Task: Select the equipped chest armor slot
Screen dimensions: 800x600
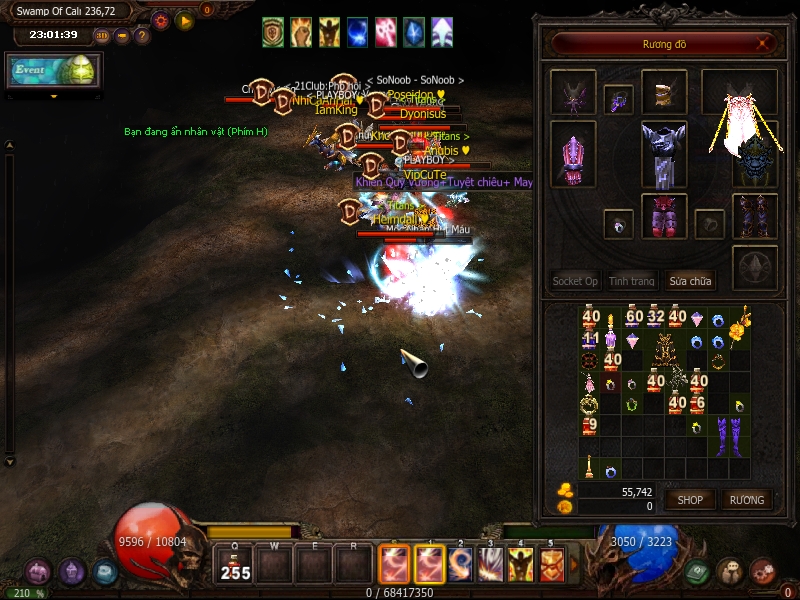Action: (664, 154)
